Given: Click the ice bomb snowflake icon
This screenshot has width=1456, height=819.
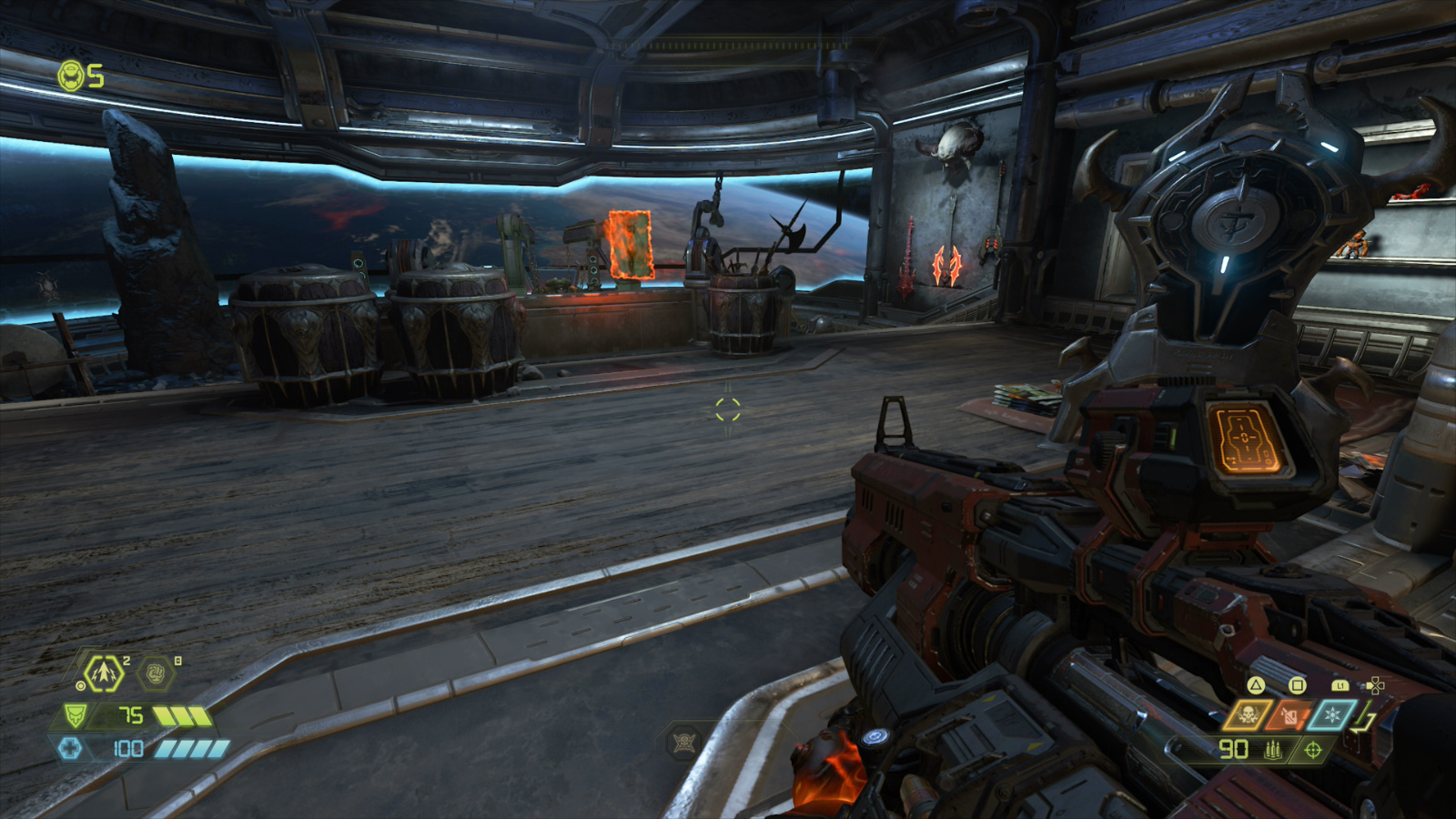Looking at the screenshot, I should click(1332, 715).
